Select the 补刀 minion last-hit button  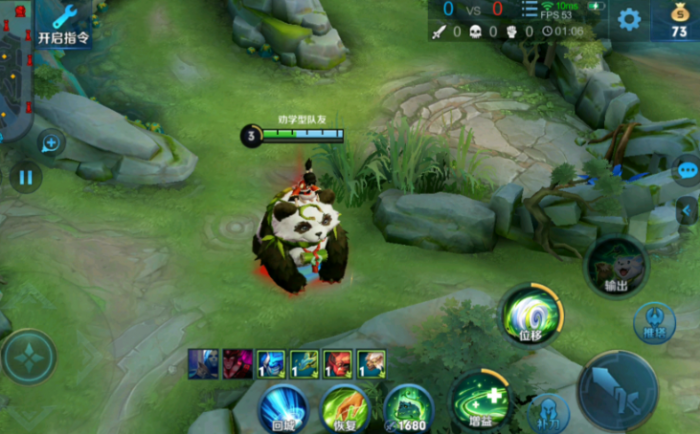tap(548, 412)
